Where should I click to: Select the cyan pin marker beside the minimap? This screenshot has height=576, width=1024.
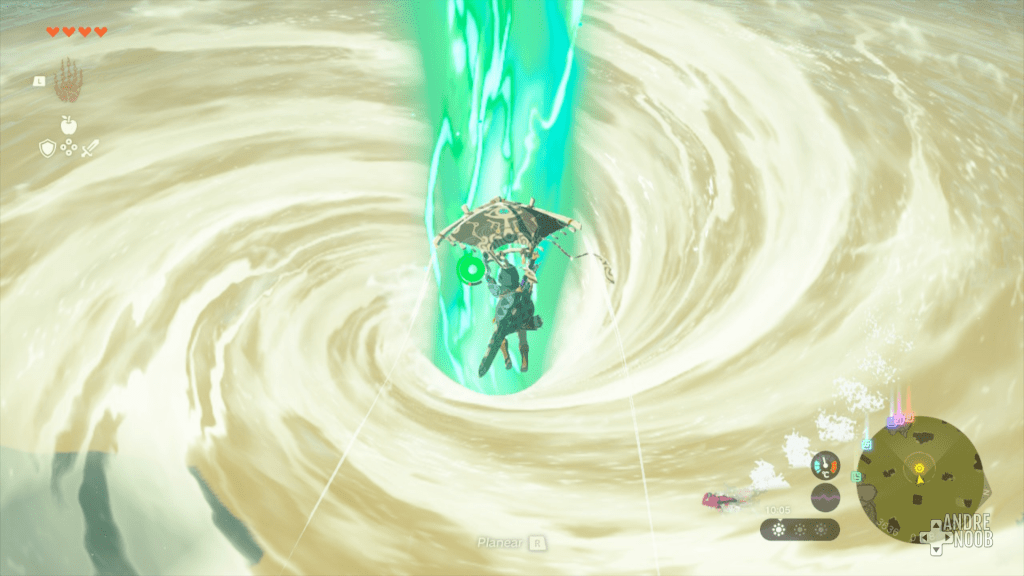866,443
